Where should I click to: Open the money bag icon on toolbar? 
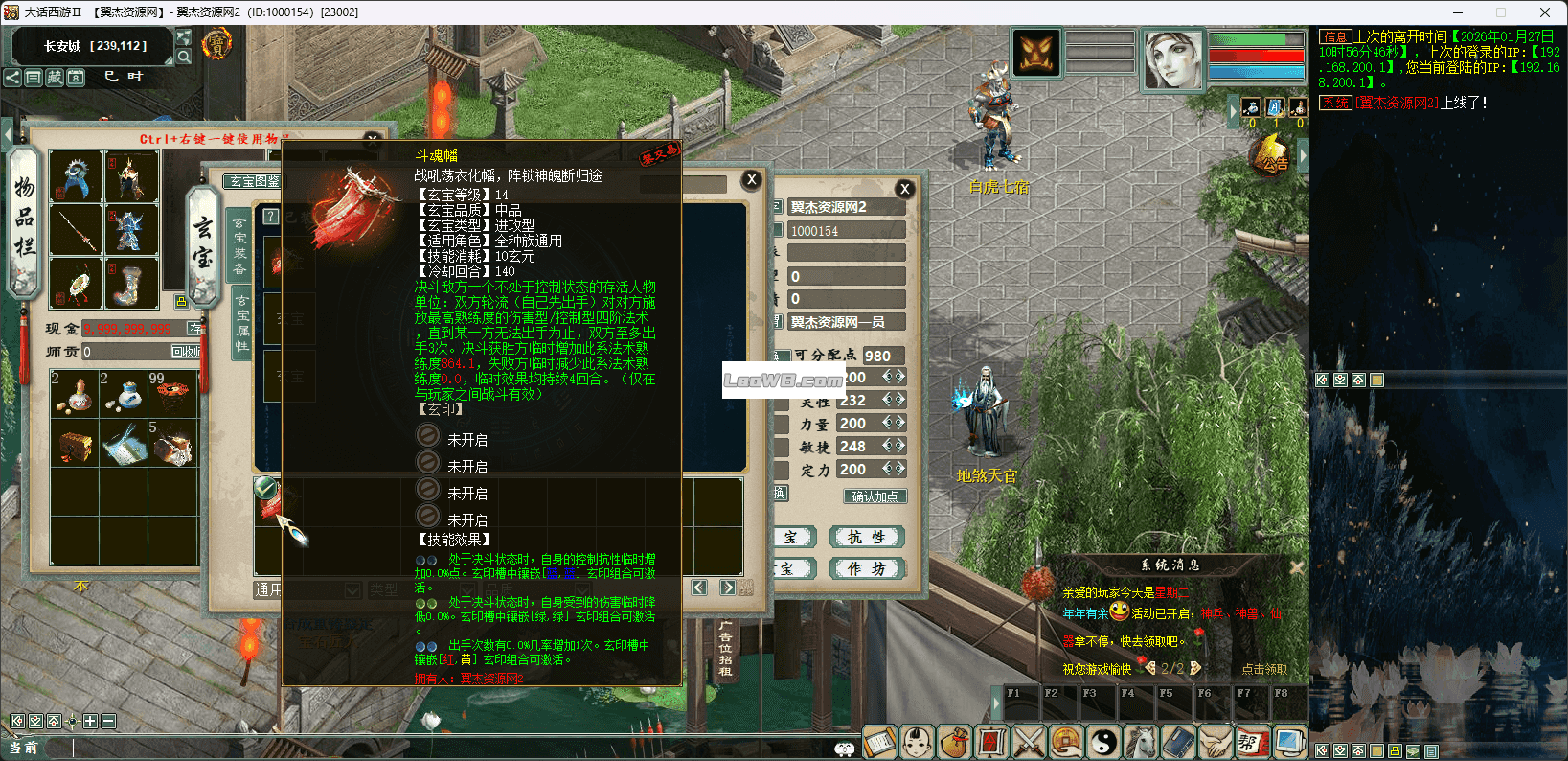pyautogui.click(x=953, y=743)
